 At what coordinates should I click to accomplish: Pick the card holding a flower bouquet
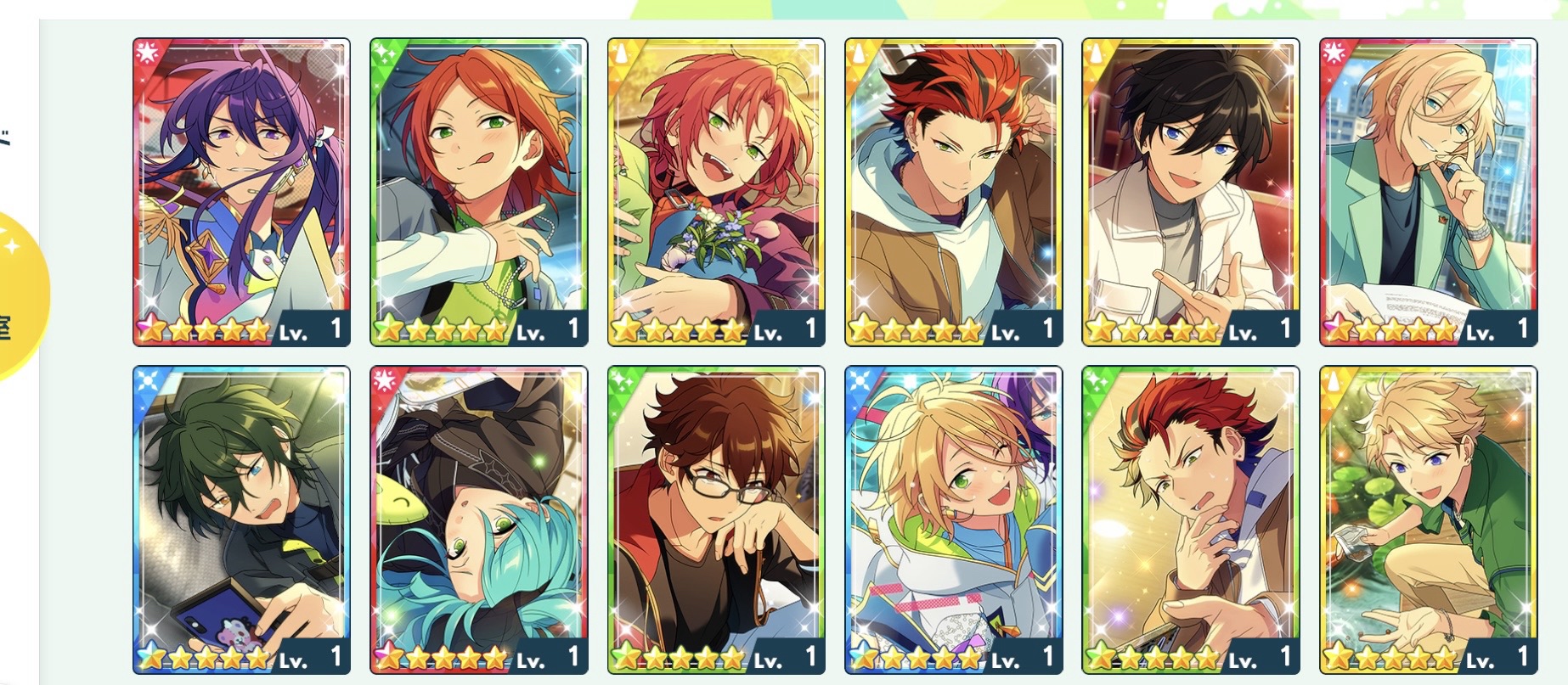click(x=716, y=192)
